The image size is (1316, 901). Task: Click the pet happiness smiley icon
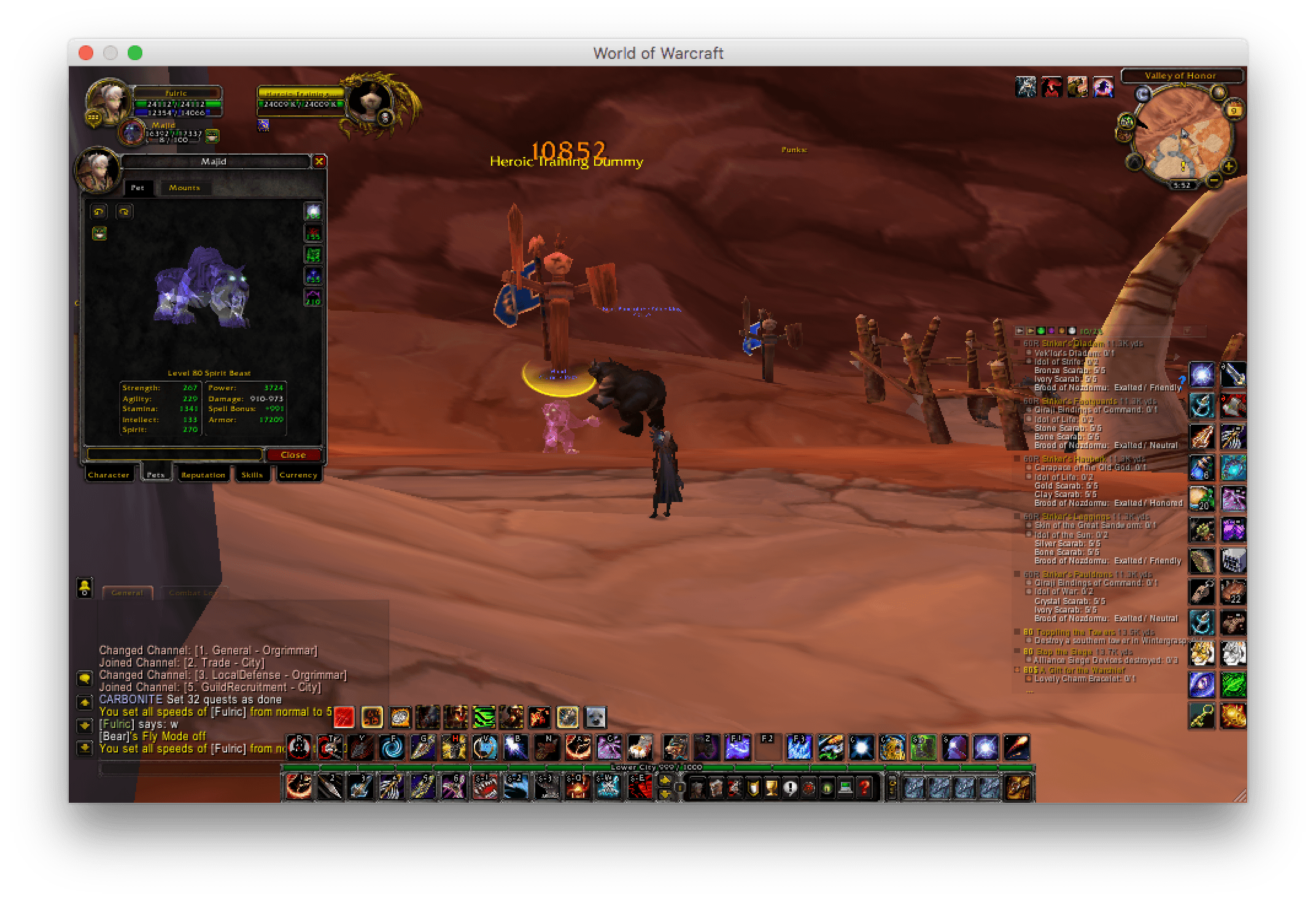(x=99, y=234)
